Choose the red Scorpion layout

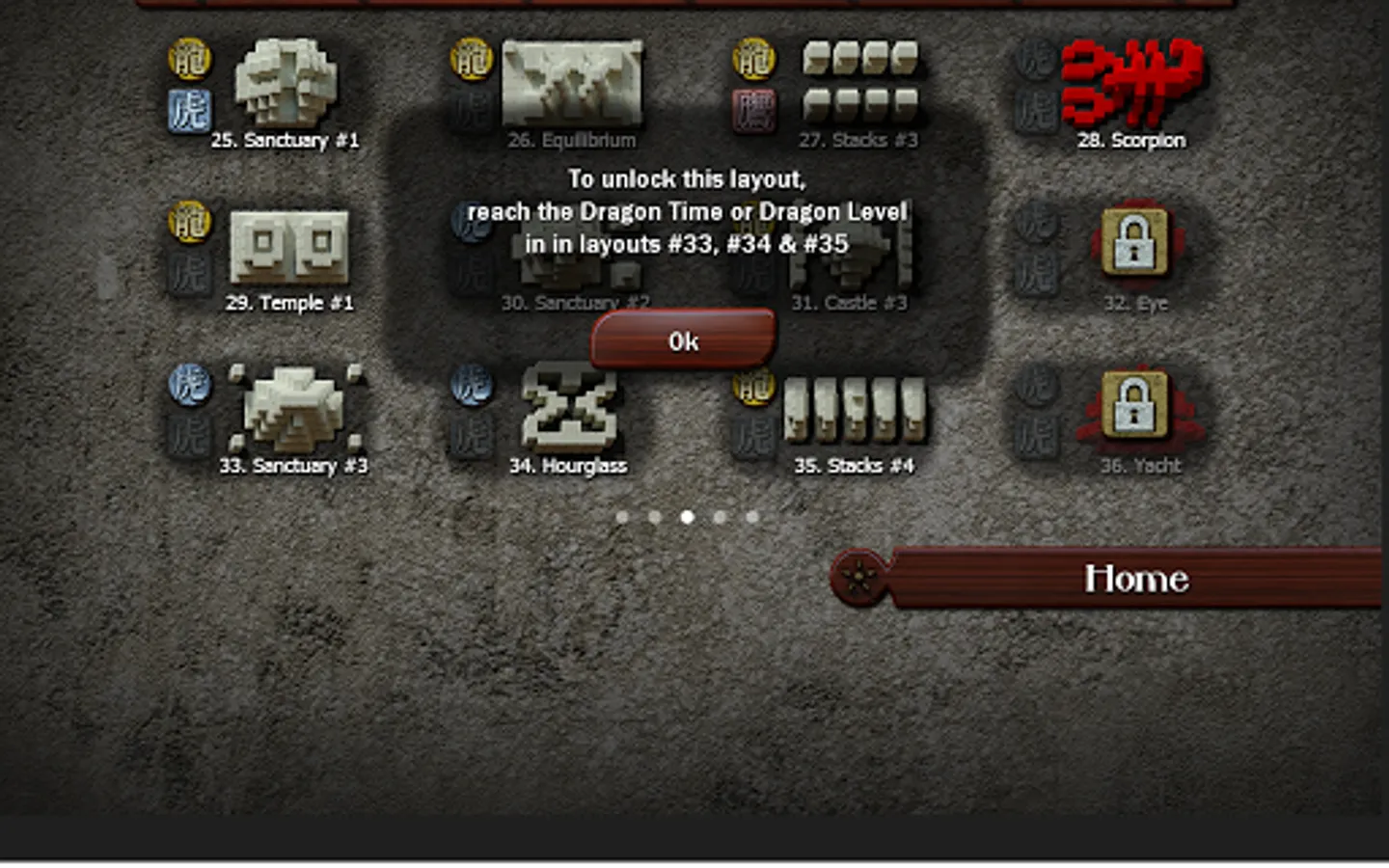pyautogui.click(x=1131, y=85)
